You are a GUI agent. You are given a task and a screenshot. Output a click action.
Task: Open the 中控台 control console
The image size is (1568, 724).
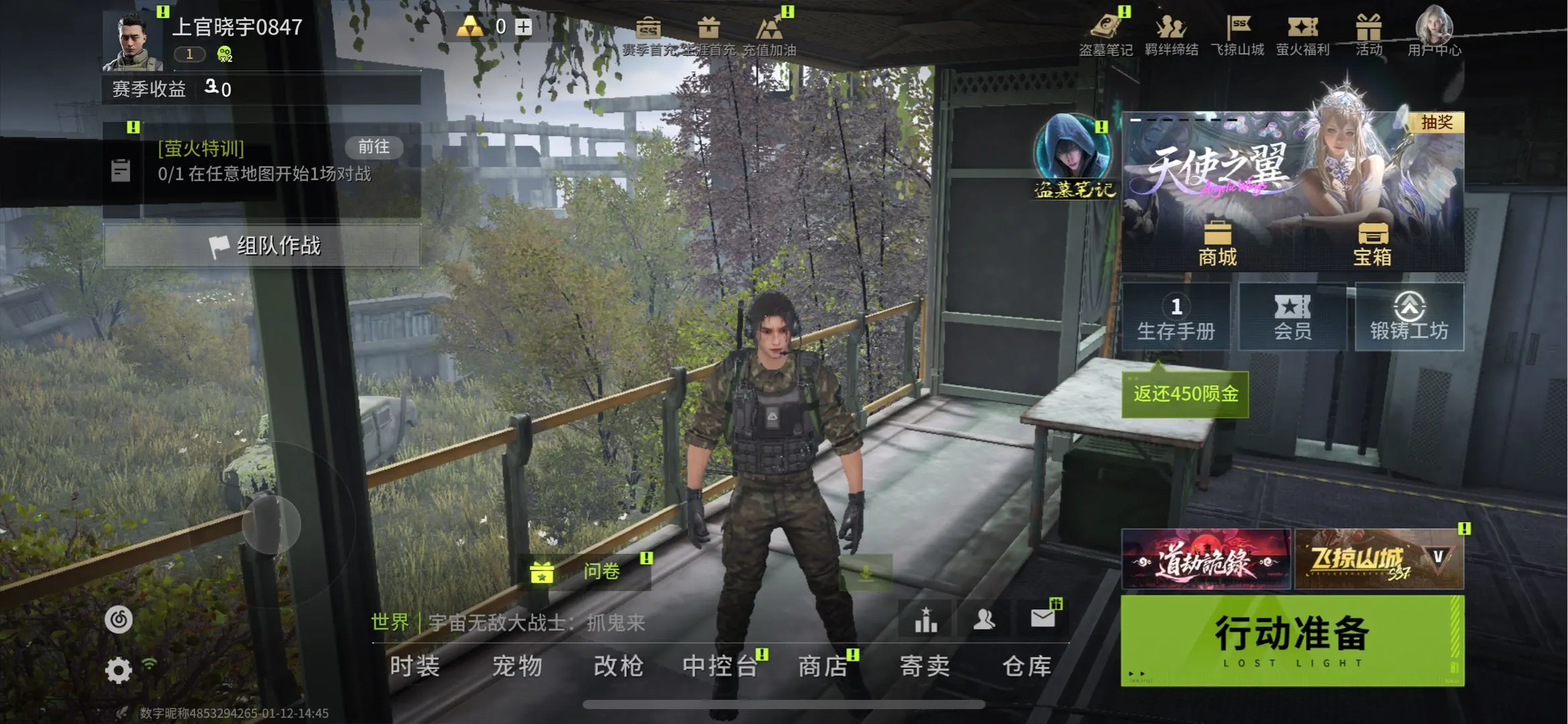point(720,666)
